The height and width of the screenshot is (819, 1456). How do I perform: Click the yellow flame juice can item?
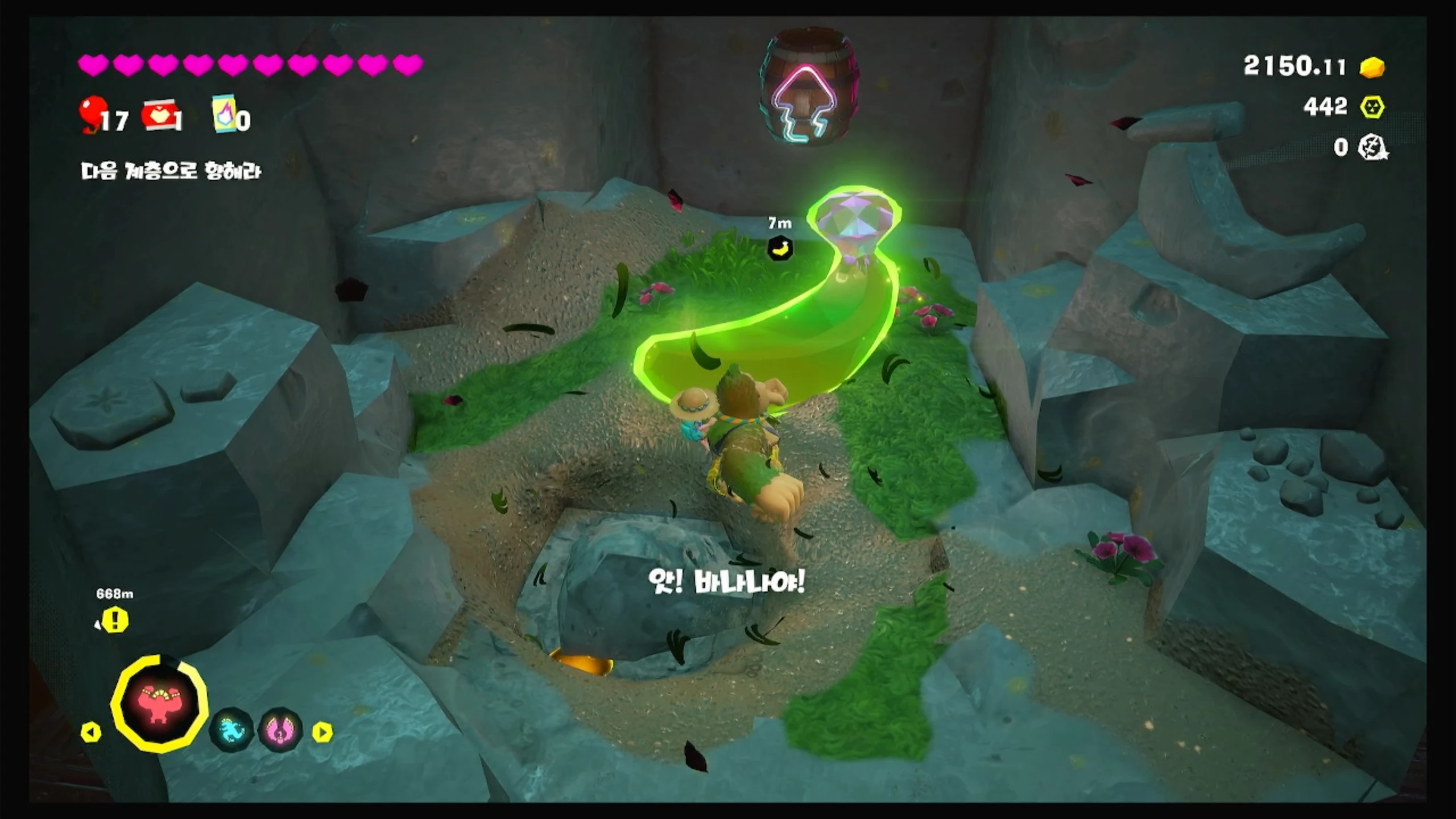(224, 114)
